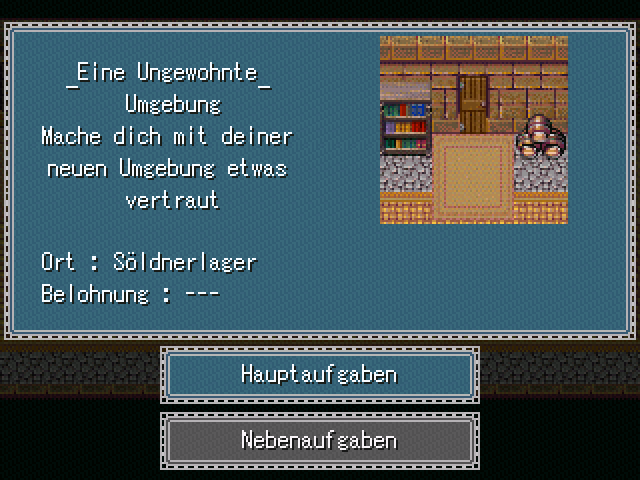This screenshot has width=640, height=480.
Task: Select the Nebenaufgaben option
Action: (319, 440)
